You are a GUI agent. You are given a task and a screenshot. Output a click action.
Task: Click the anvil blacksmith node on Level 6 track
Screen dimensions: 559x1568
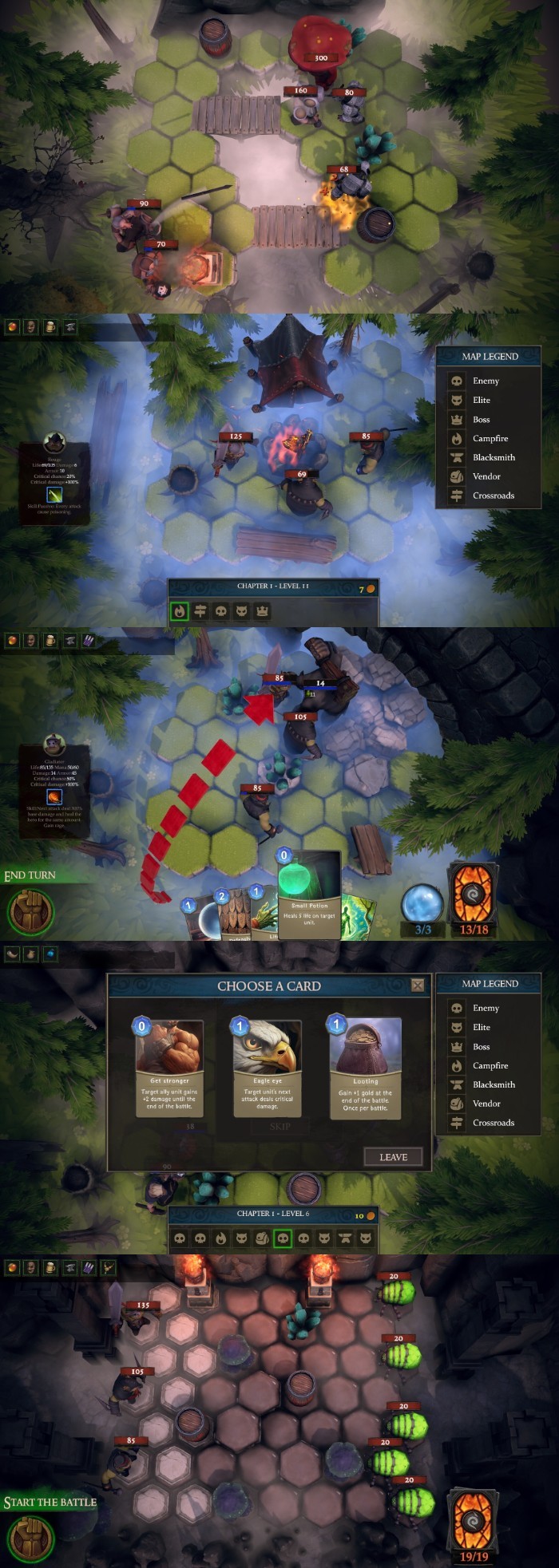coord(345,1238)
